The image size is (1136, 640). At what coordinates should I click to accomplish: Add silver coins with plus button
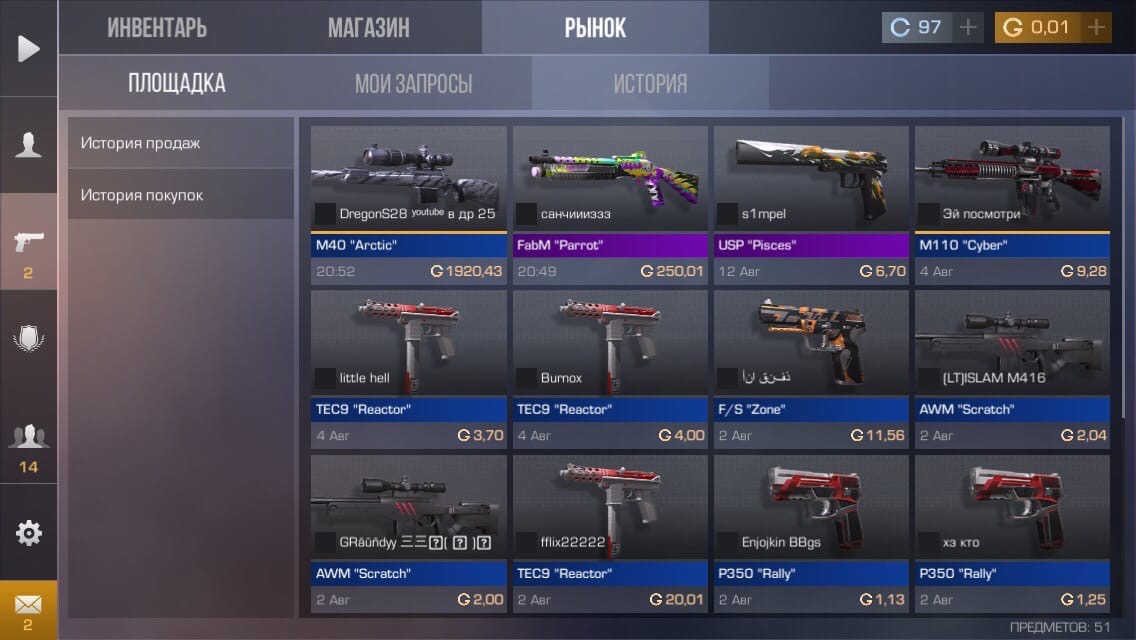tap(967, 27)
